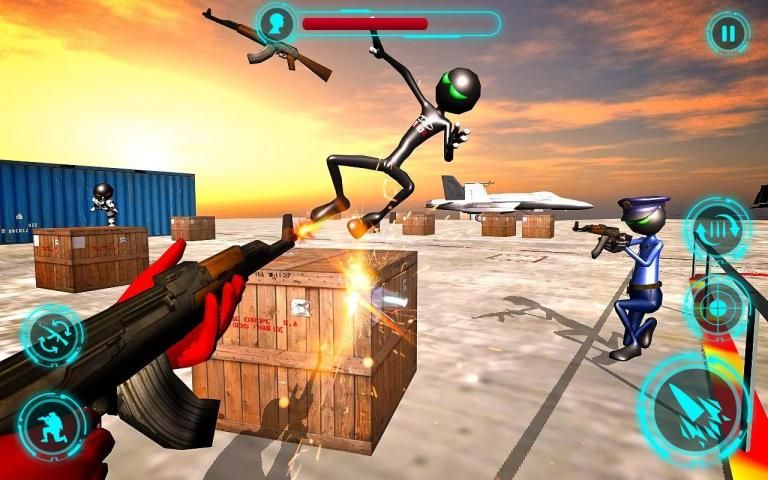Tap the switch weapon rifle icon
768x480 pixels.
51,336
